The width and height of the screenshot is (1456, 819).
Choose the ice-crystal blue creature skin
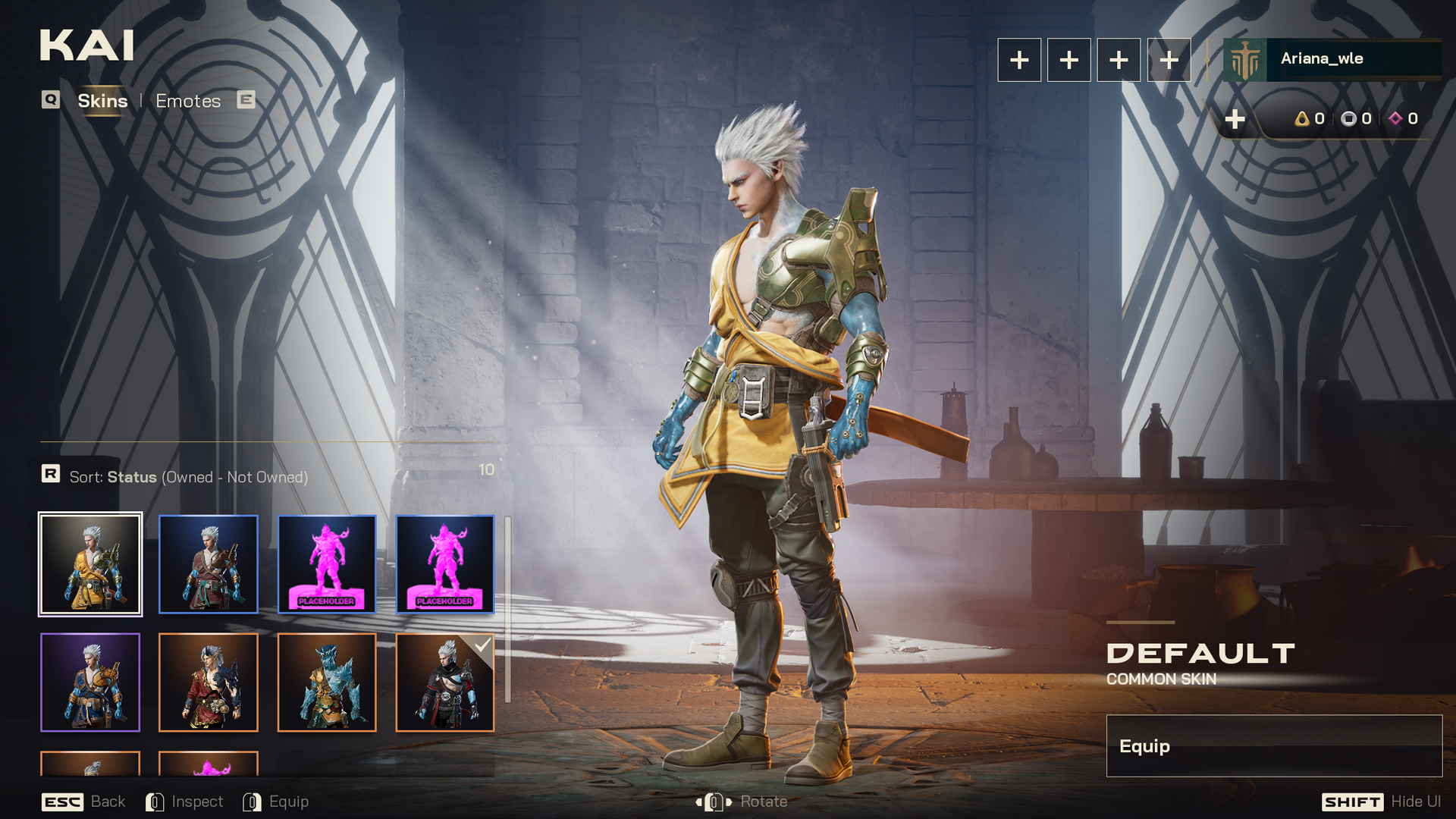(x=327, y=682)
